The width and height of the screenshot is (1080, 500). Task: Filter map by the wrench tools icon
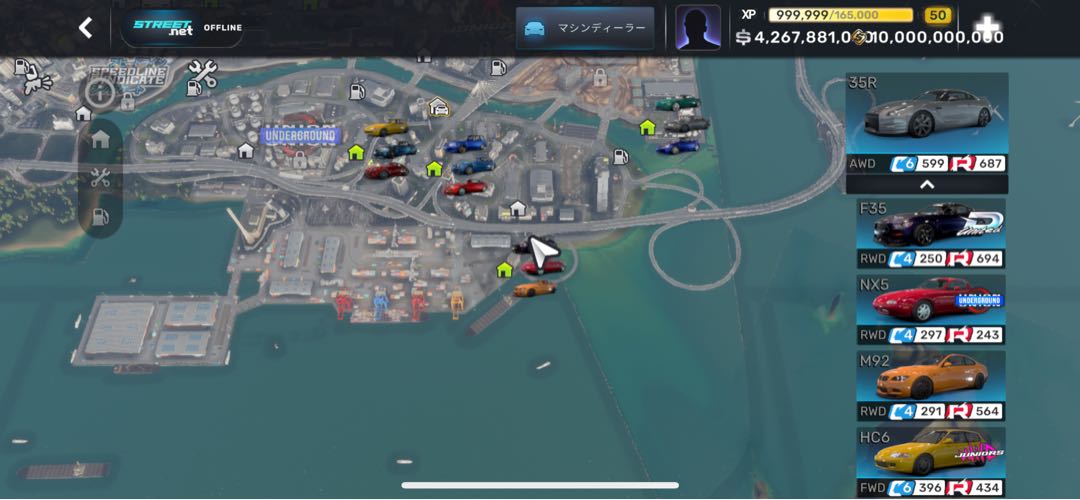click(100, 178)
